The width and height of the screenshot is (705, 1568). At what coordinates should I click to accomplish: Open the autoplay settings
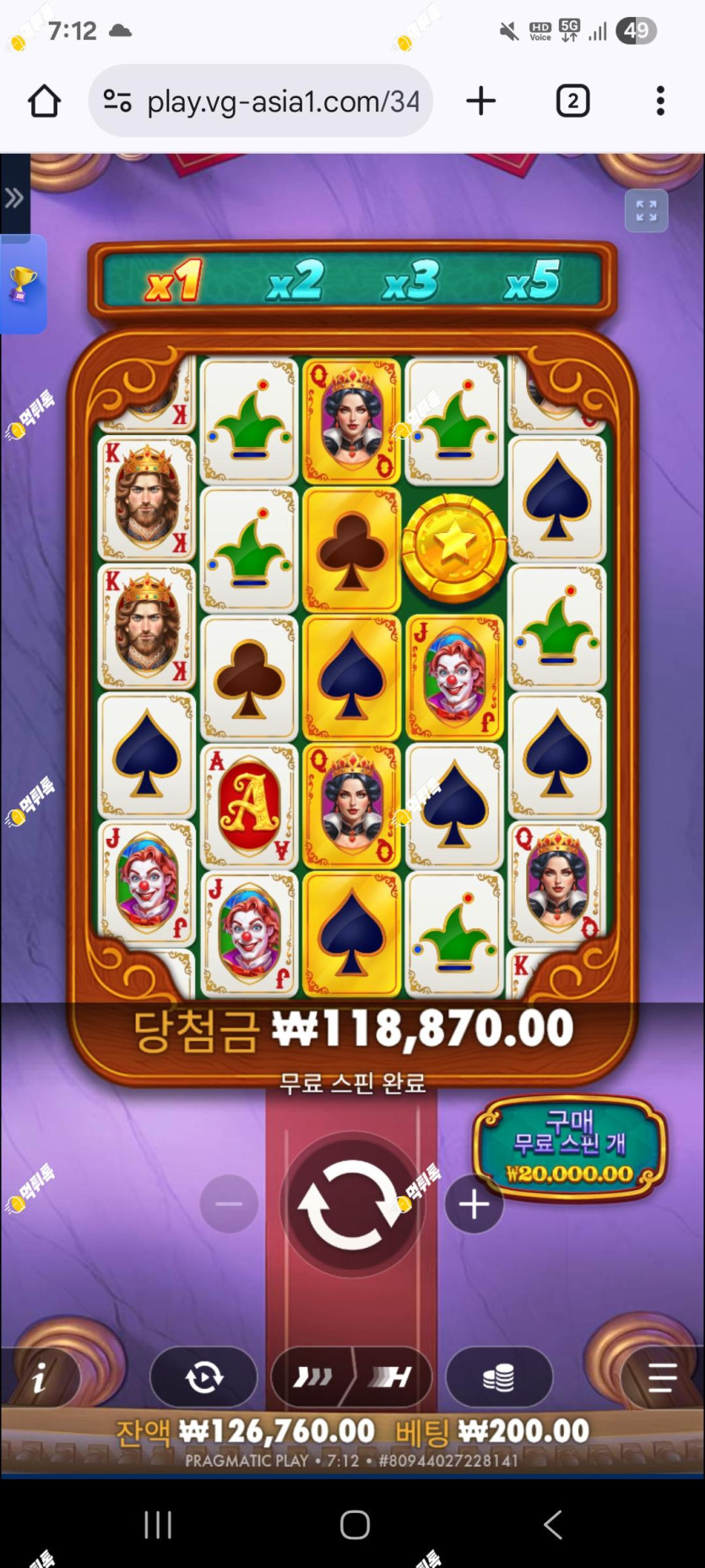[203, 1378]
